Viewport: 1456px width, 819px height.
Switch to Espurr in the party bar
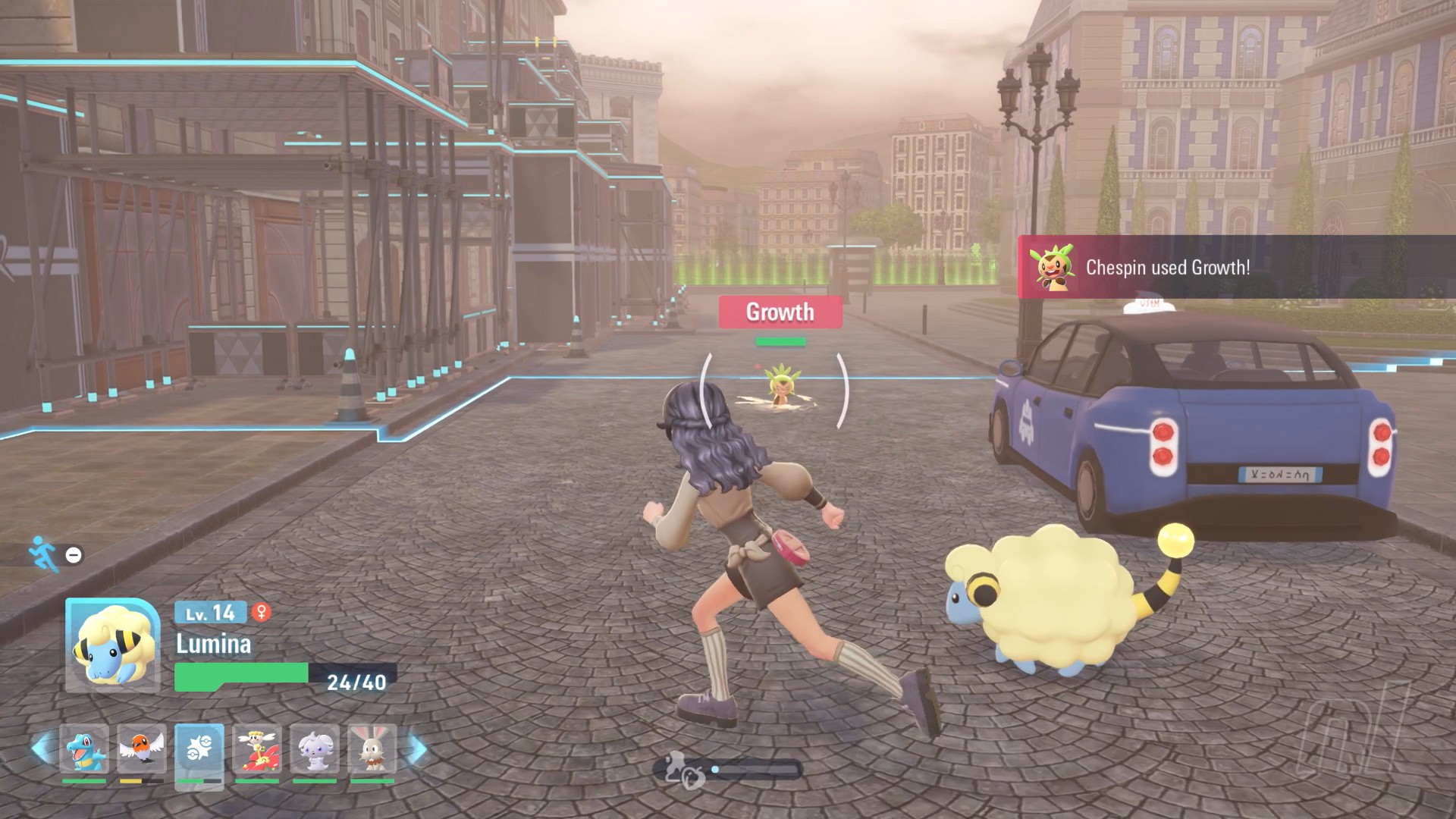pyautogui.click(x=315, y=749)
